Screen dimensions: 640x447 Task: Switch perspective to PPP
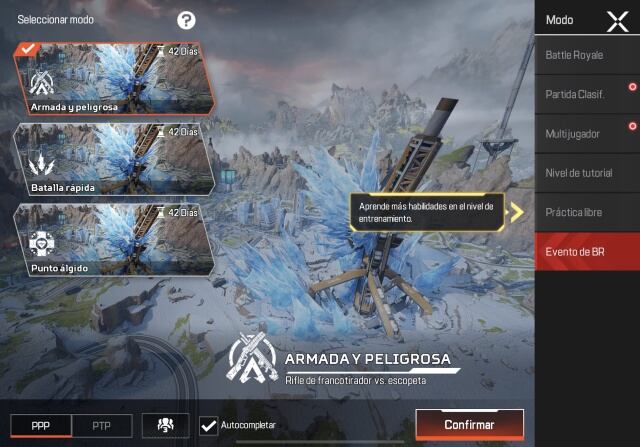[40, 425]
